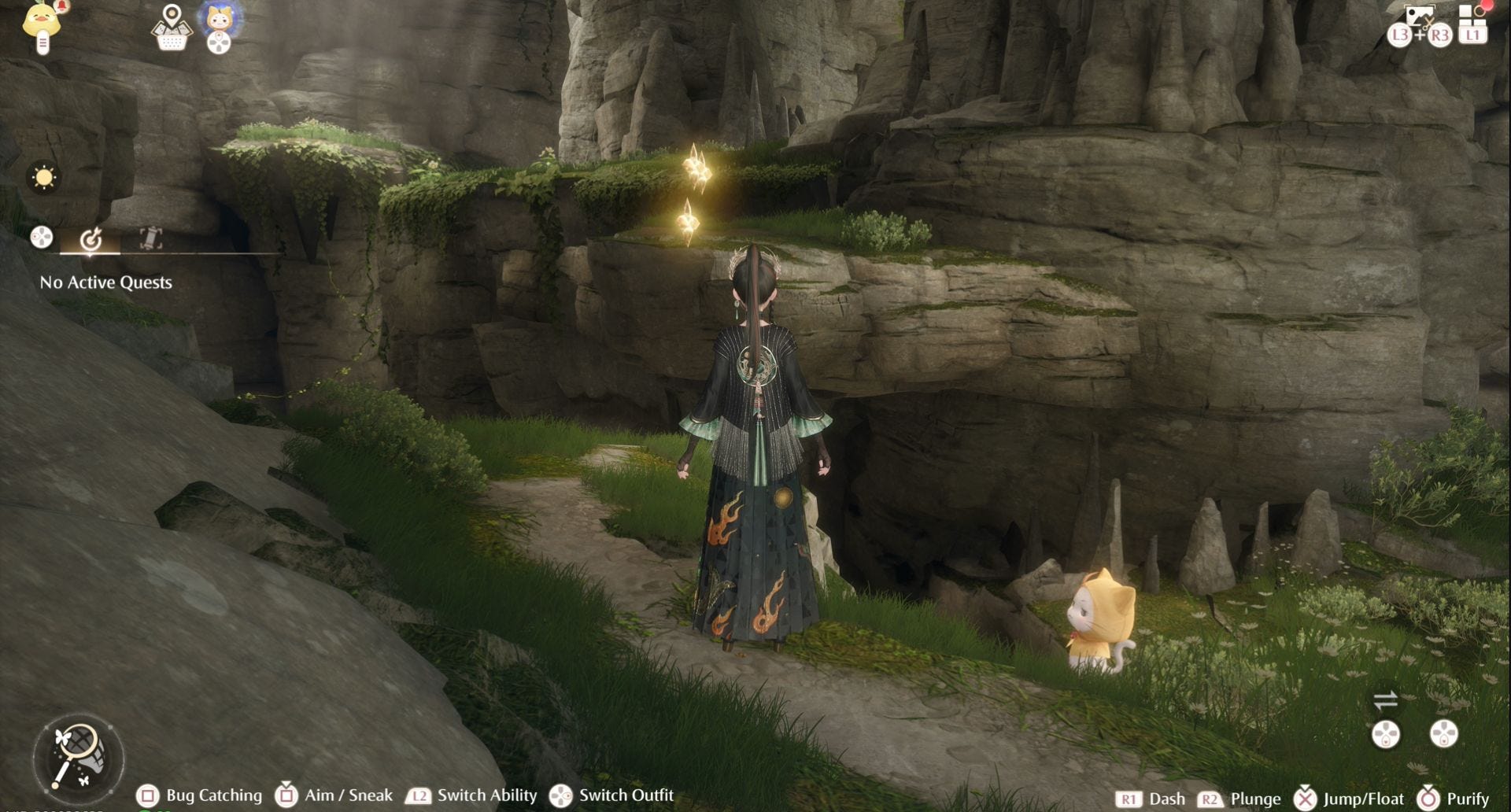Click the swap arrows icon
1511x812 pixels.
click(x=1385, y=699)
